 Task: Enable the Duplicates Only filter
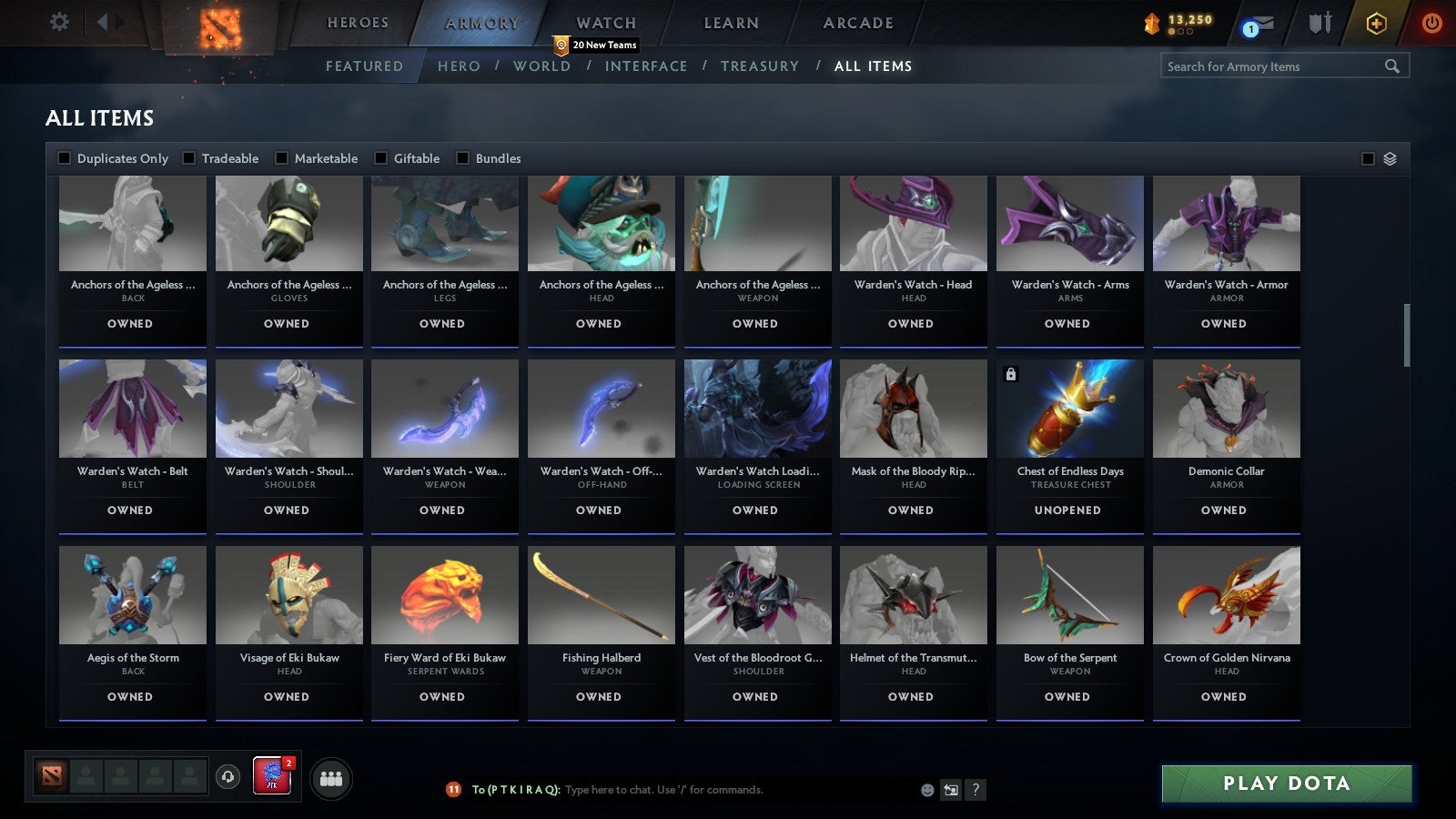[x=64, y=157]
